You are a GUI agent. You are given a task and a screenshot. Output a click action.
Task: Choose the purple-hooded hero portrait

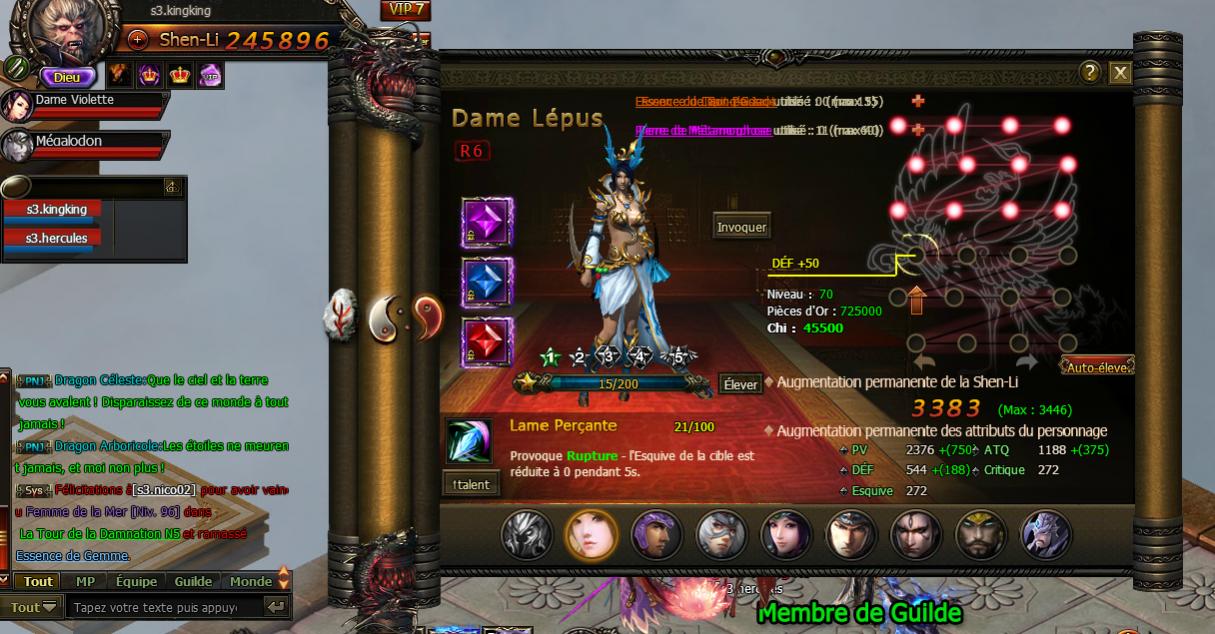pos(657,535)
